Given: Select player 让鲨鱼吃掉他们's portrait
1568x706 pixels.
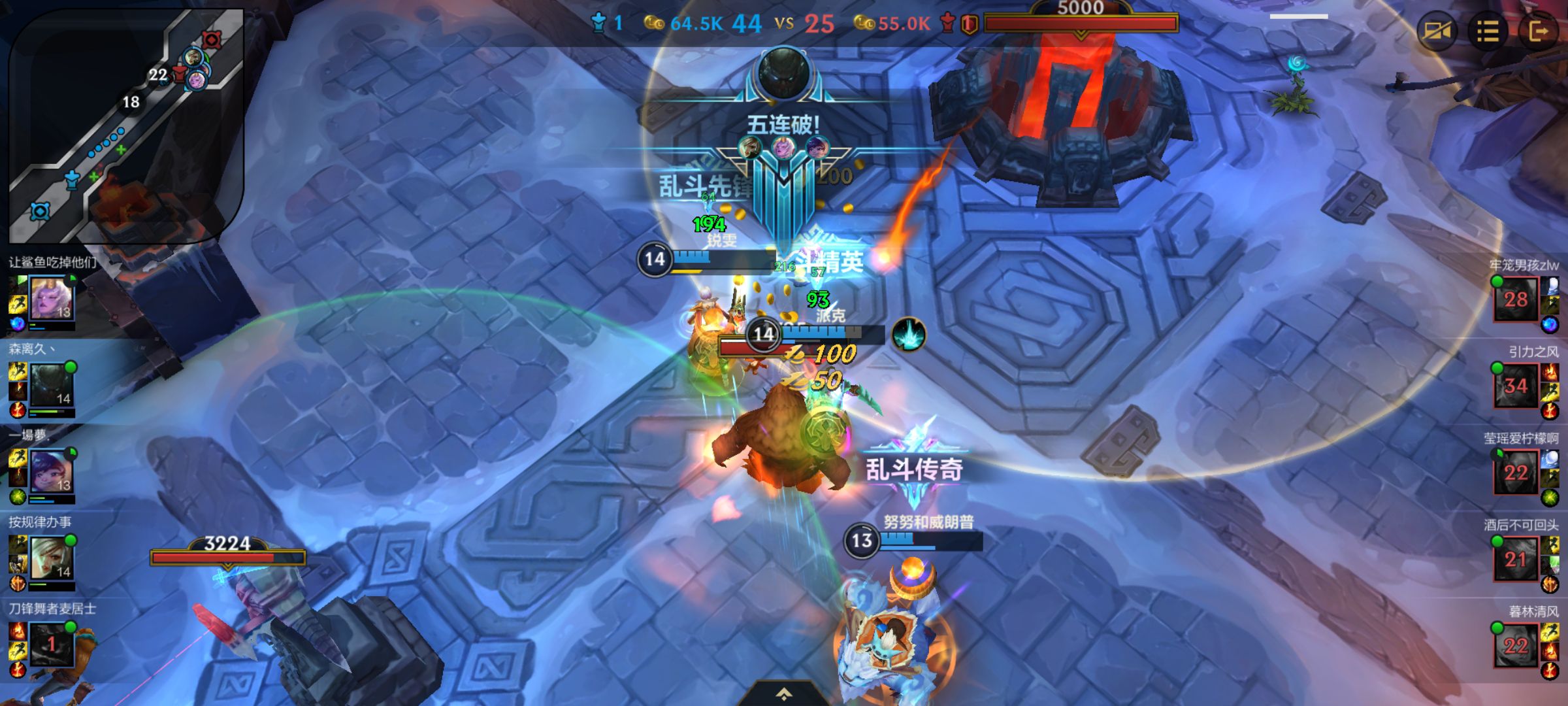Looking at the screenshot, I should (52, 298).
